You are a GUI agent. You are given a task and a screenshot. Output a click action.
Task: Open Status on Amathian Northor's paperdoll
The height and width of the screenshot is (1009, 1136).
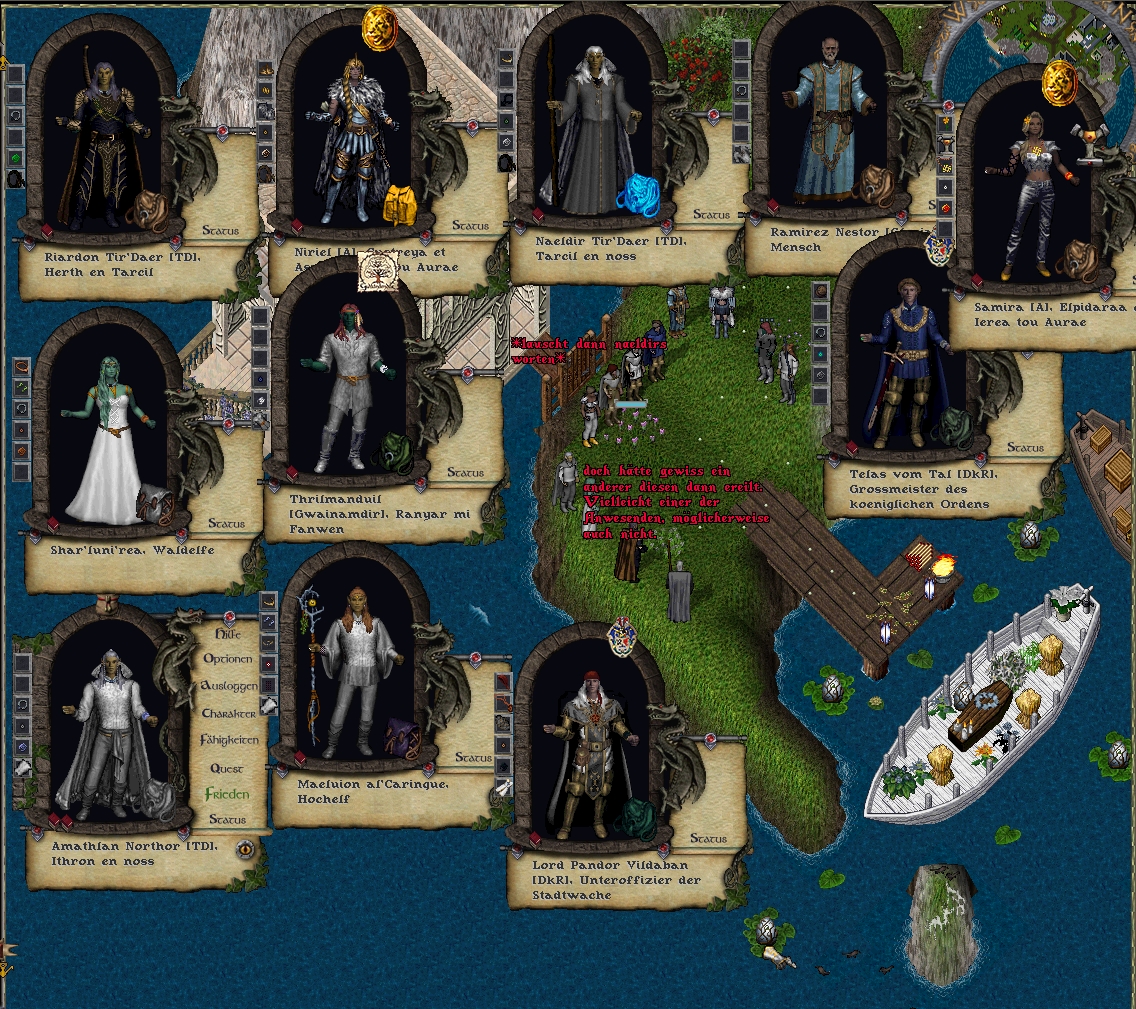[228, 820]
